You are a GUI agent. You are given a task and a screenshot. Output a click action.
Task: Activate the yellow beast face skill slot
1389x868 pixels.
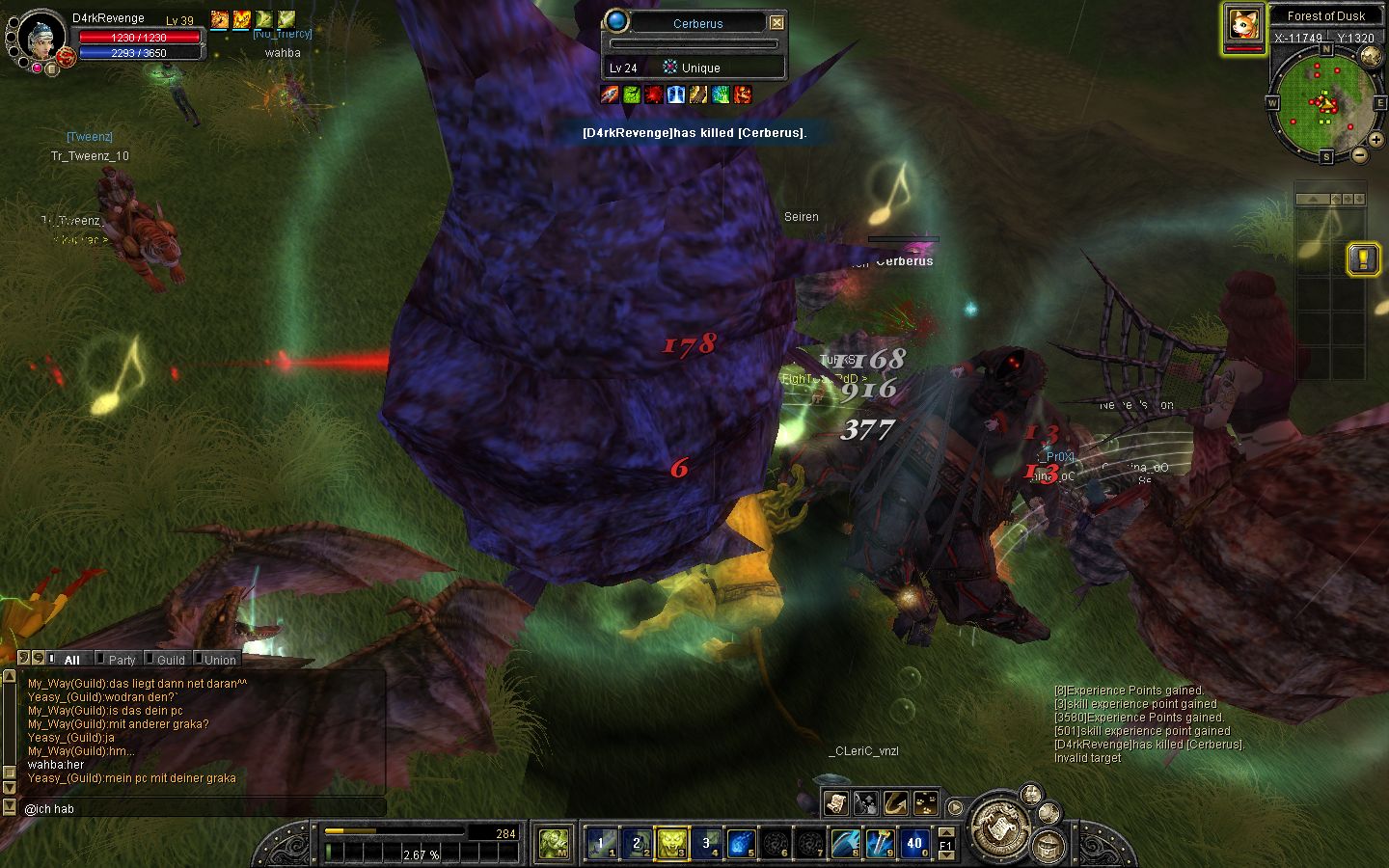(671, 844)
